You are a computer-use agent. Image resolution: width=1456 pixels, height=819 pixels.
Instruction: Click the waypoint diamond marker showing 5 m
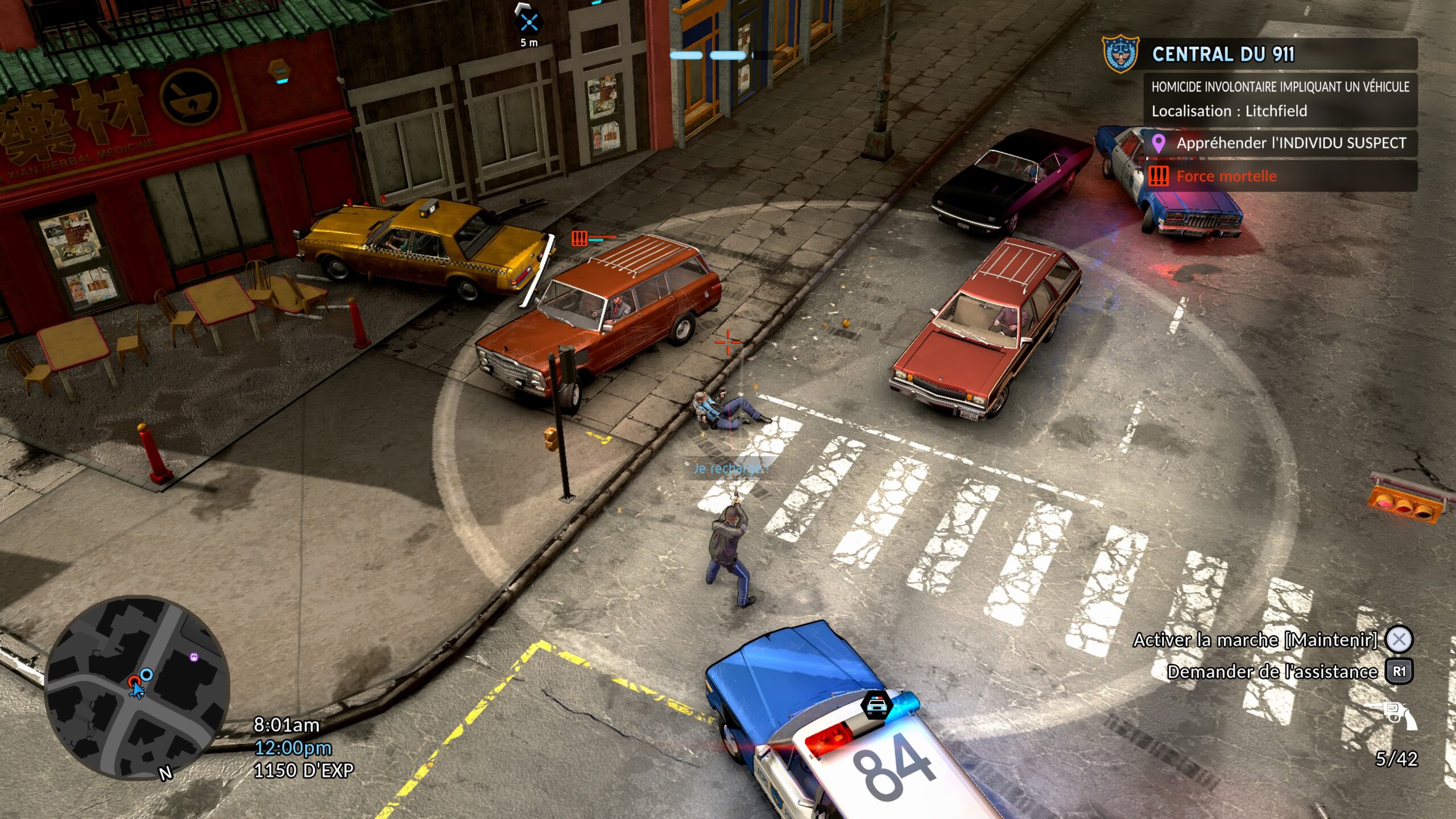[x=530, y=23]
